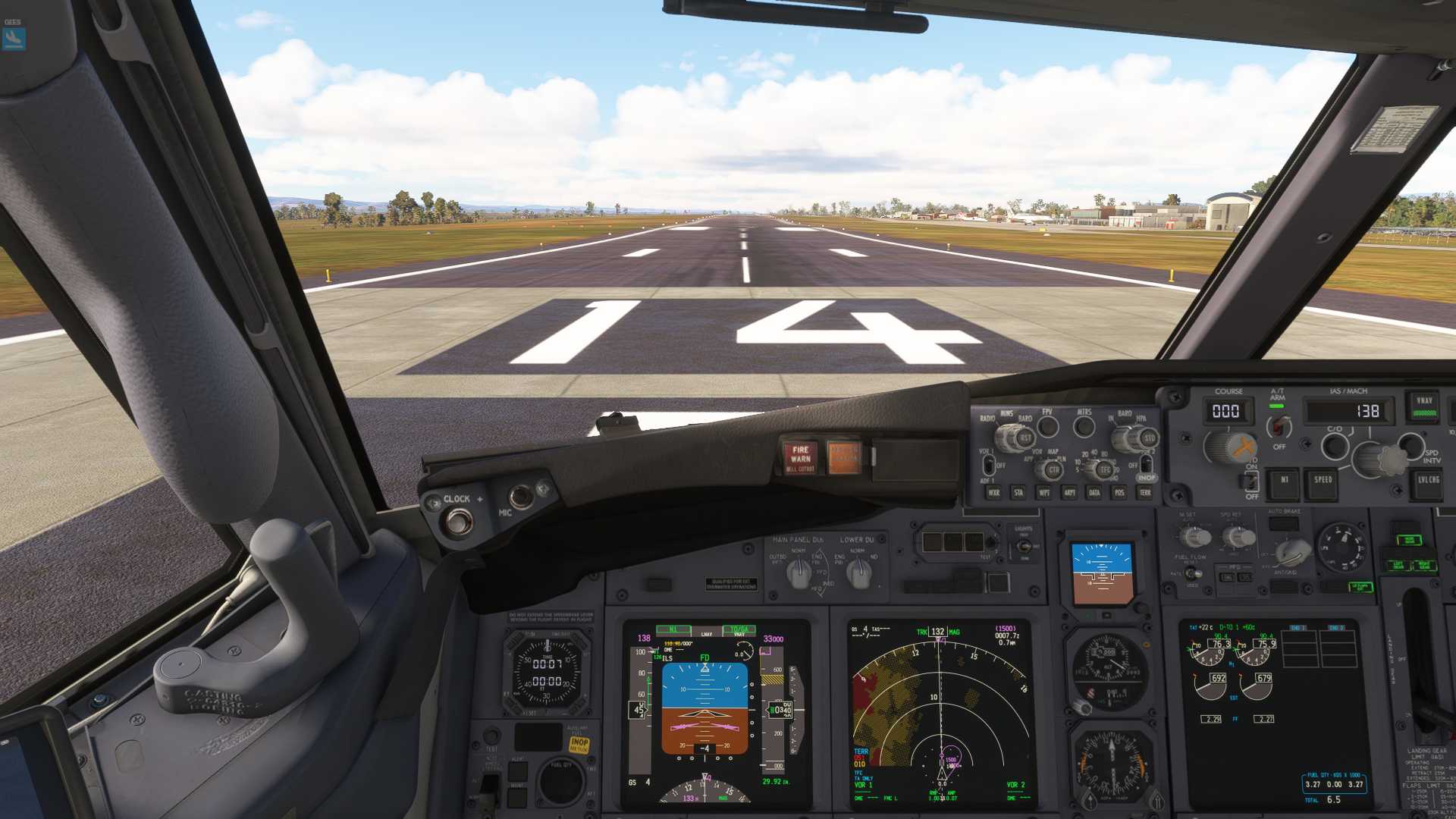Toggle the DATA map button
This screenshot has width=1456, height=819.
coord(1094,493)
